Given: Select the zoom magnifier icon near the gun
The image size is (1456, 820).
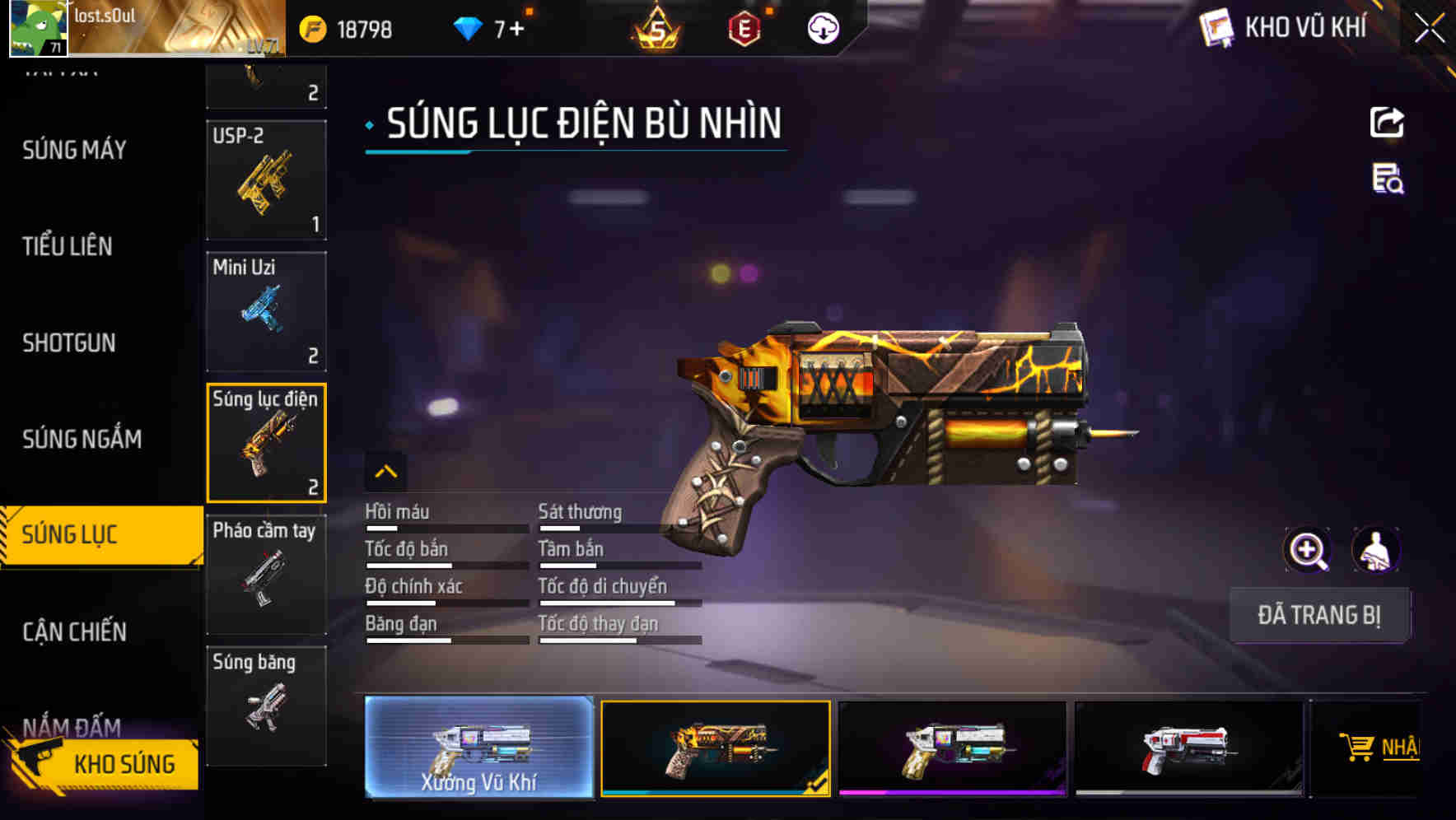Looking at the screenshot, I should click(1308, 549).
